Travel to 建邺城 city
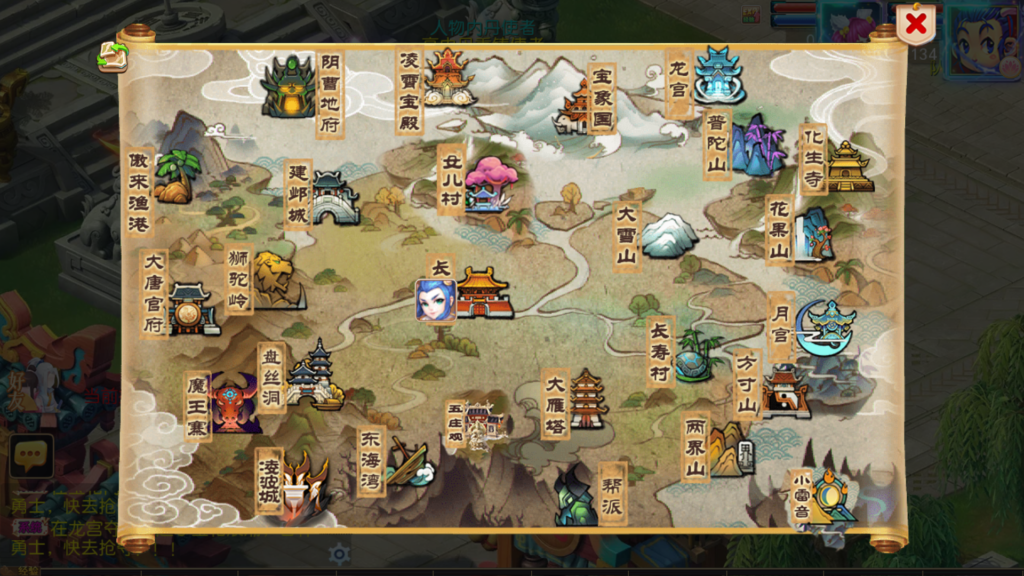Viewport: 1024px width, 576px height. pyautogui.click(x=333, y=197)
